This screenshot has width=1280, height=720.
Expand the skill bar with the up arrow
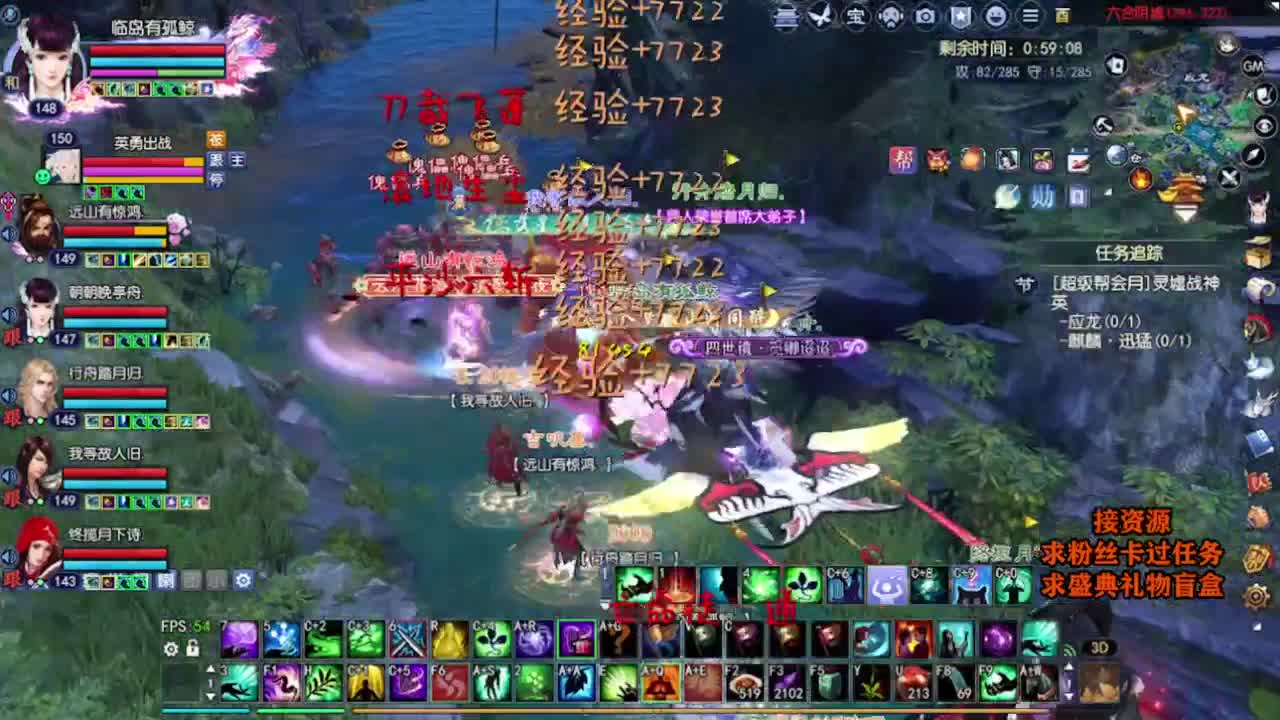210,669
